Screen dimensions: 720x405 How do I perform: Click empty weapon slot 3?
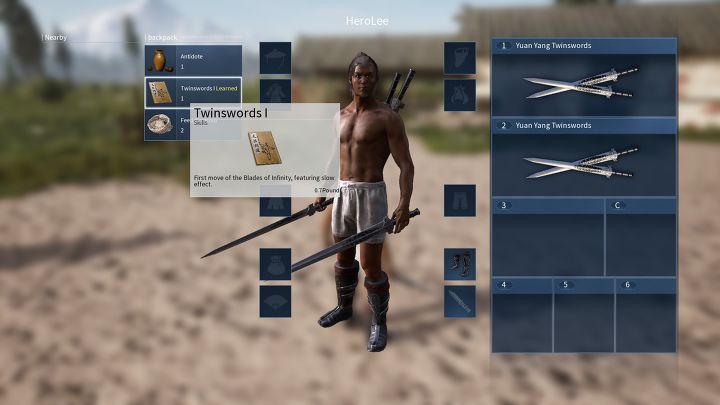coord(547,237)
